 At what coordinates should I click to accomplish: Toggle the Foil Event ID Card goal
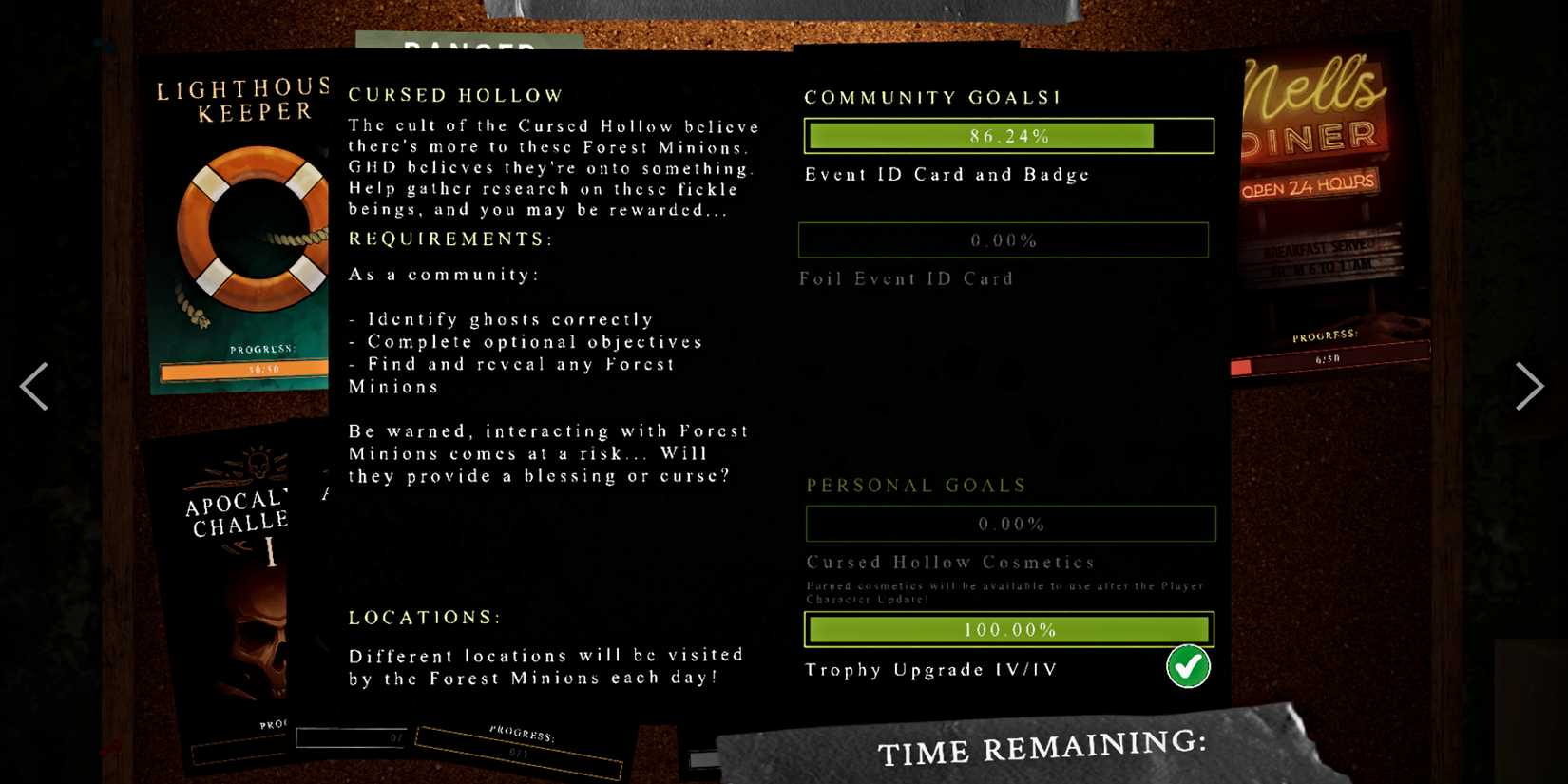pos(1003,240)
